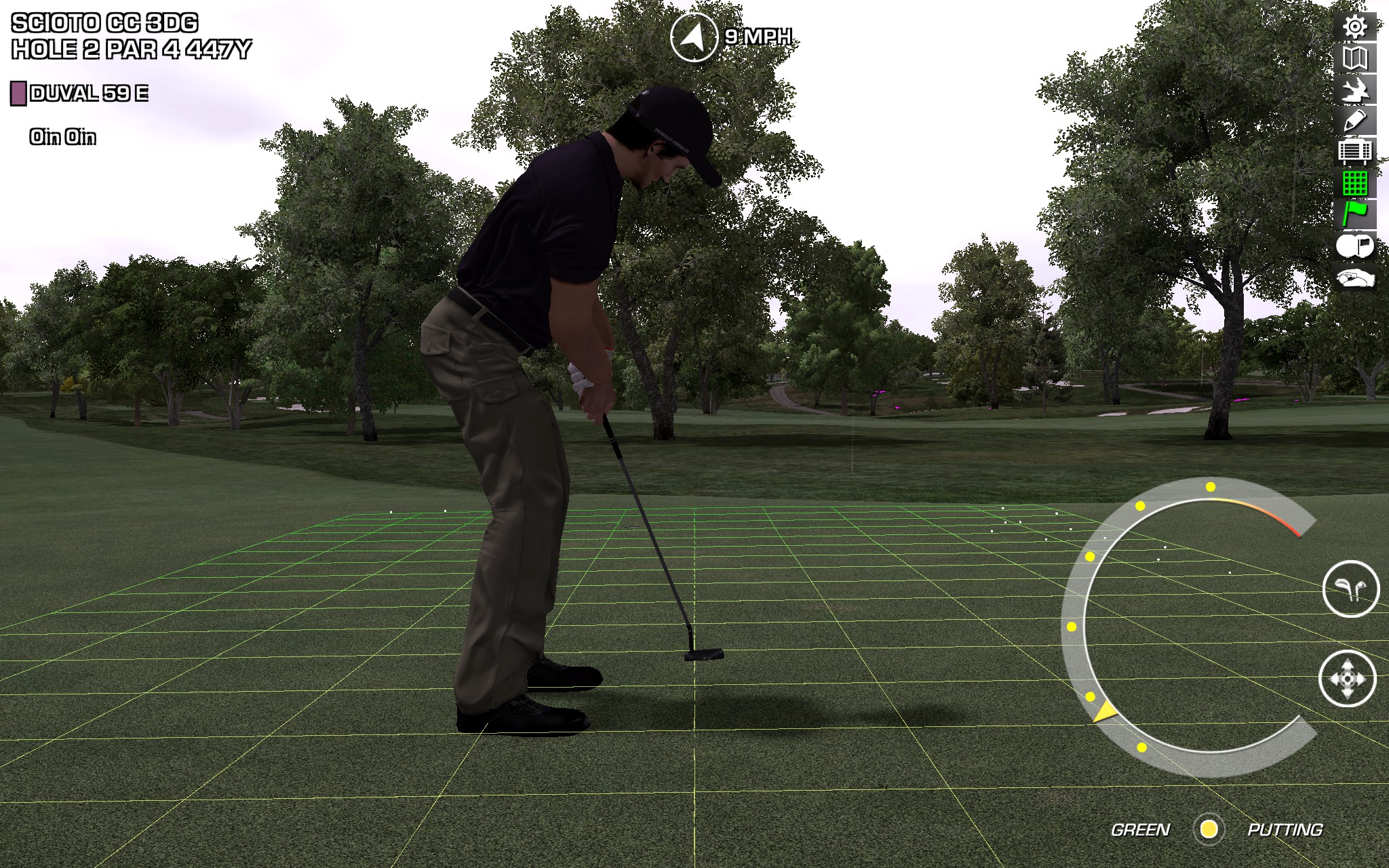The image size is (1389, 868).
Task: Click the ball and flag icon
Action: pos(1354,246)
